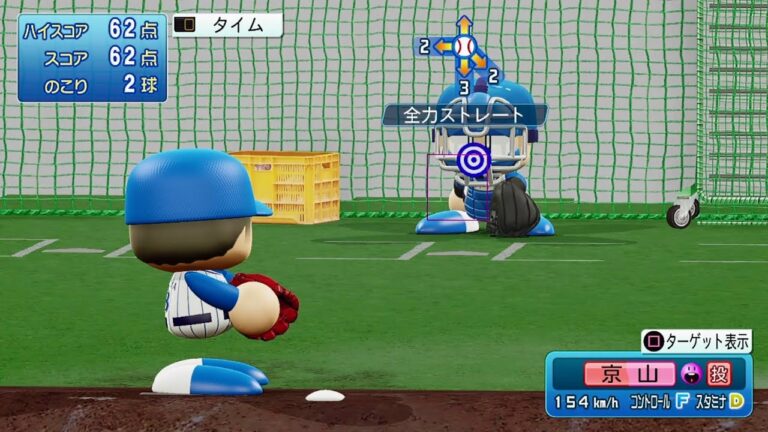768x432 pixels.
Task: Open pitcher 京山's name plate
Action: point(629,374)
